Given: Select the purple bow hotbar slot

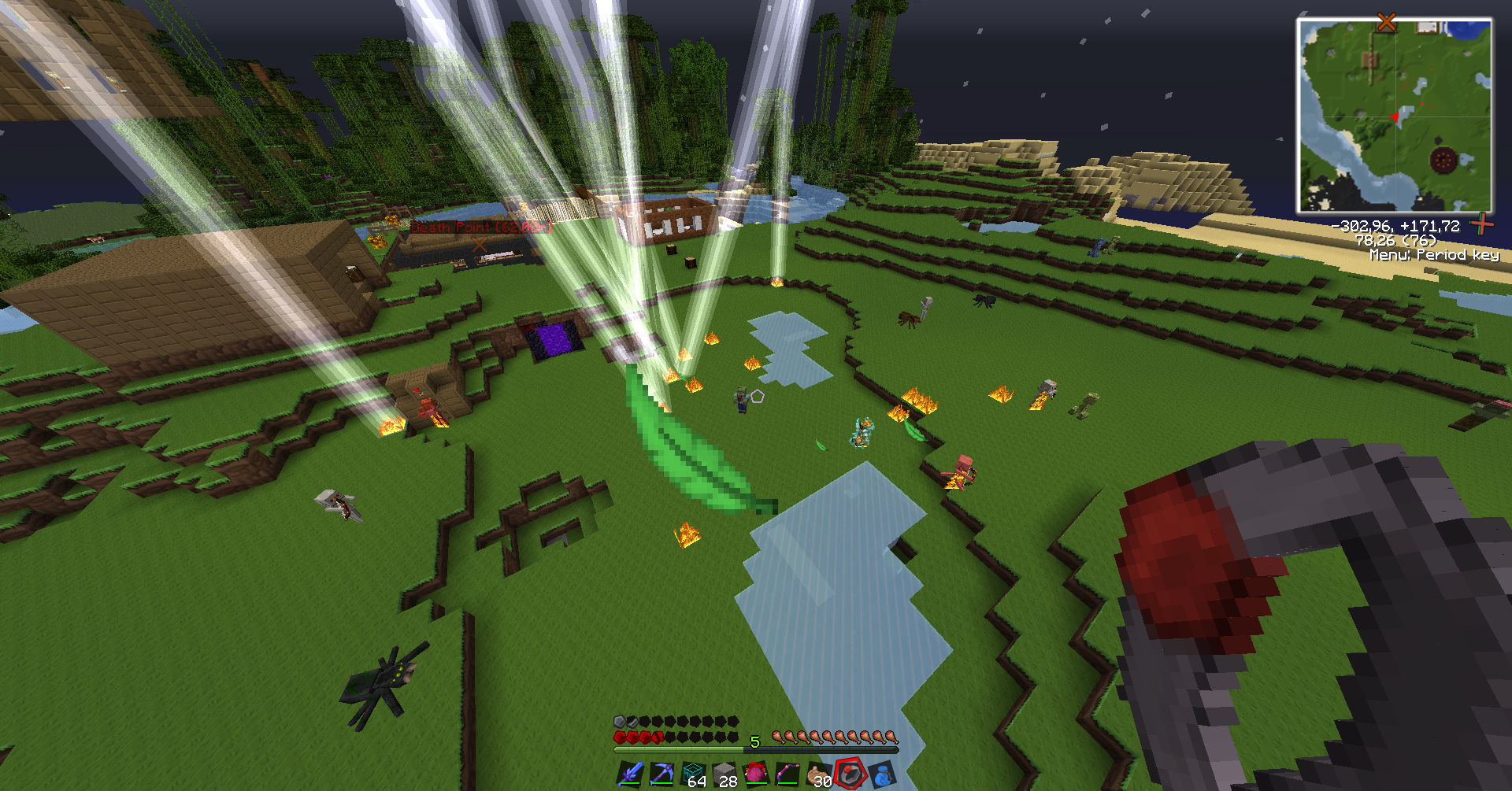Looking at the screenshot, I should tap(787, 774).
